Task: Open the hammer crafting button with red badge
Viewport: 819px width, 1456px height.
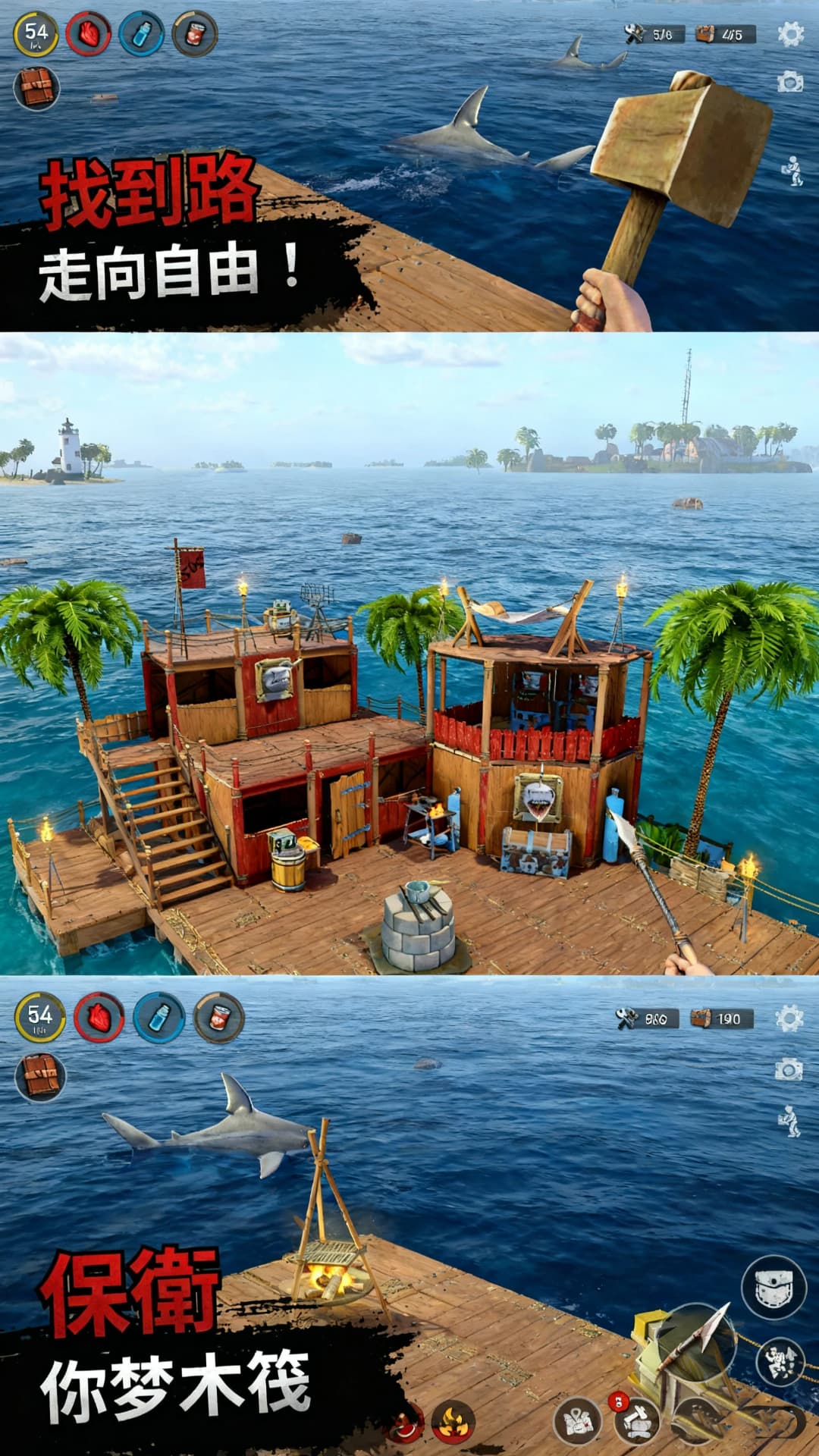Action: pos(635,1420)
